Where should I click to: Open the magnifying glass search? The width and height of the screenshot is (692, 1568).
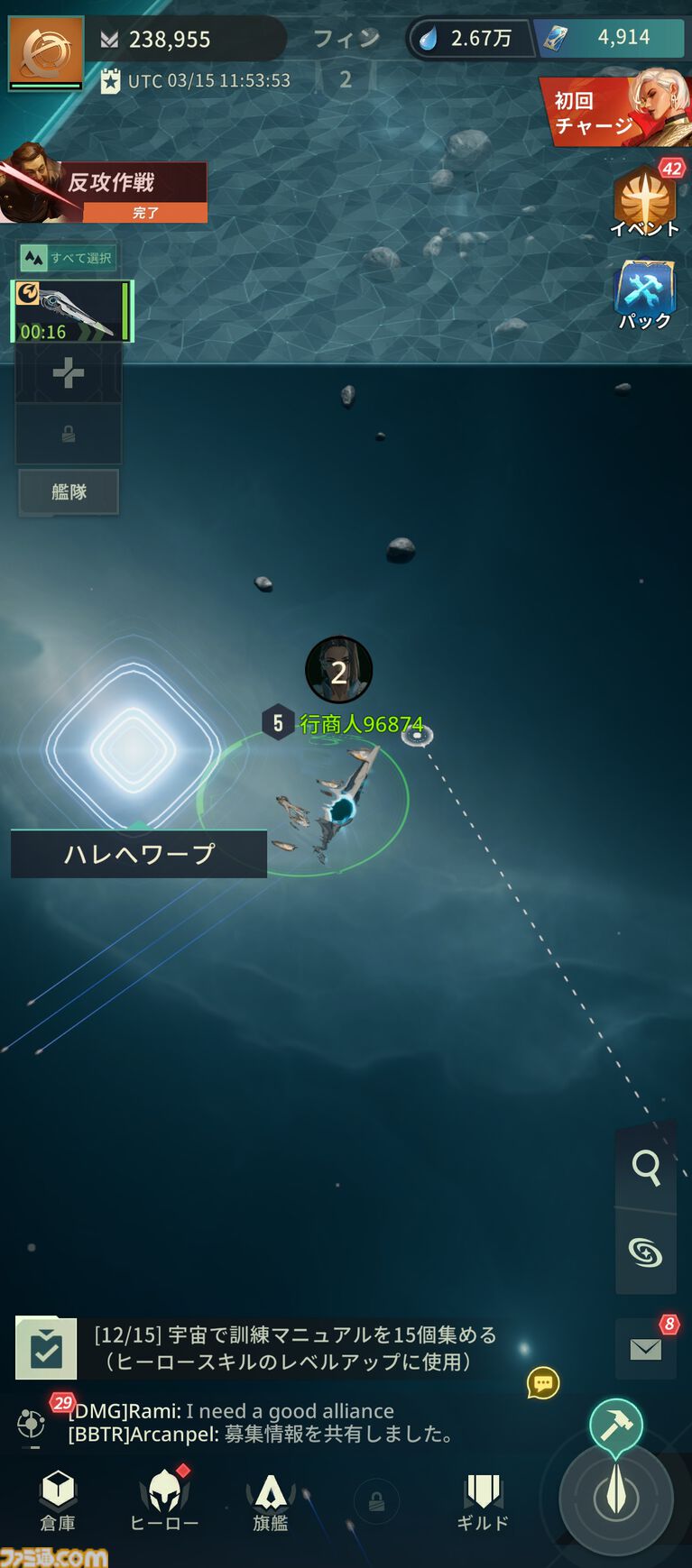point(646,1167)
